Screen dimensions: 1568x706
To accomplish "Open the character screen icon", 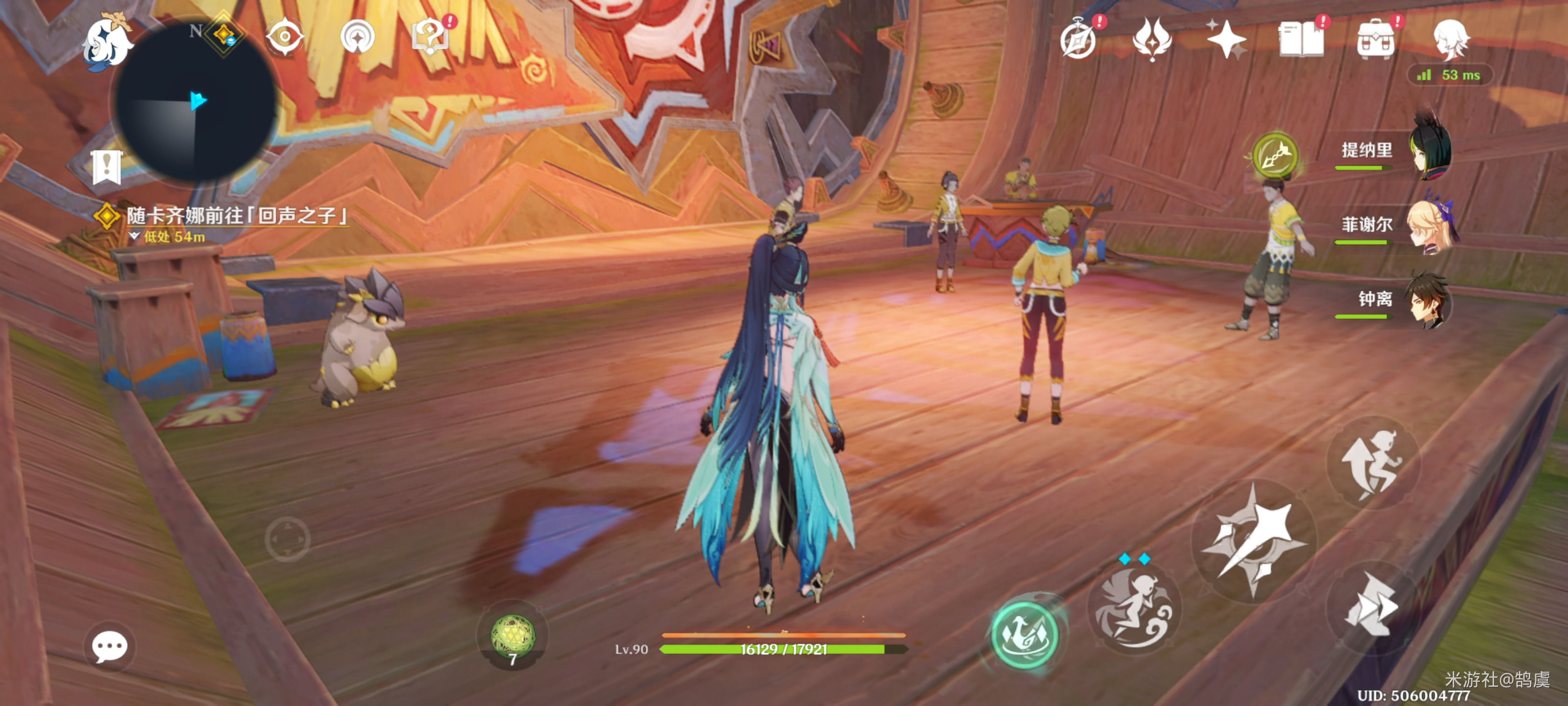I will coord(1450,40).
